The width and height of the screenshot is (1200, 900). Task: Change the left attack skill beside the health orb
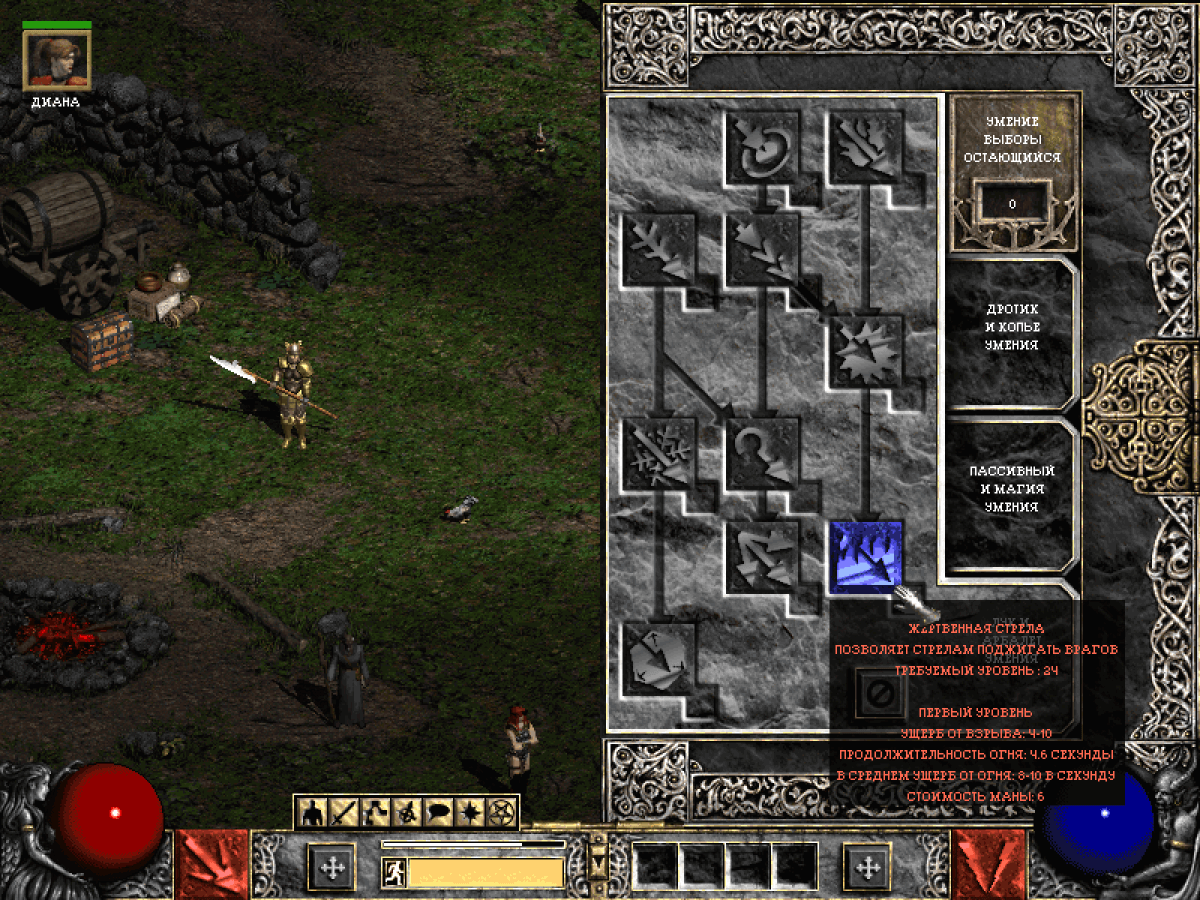[212, 864]
